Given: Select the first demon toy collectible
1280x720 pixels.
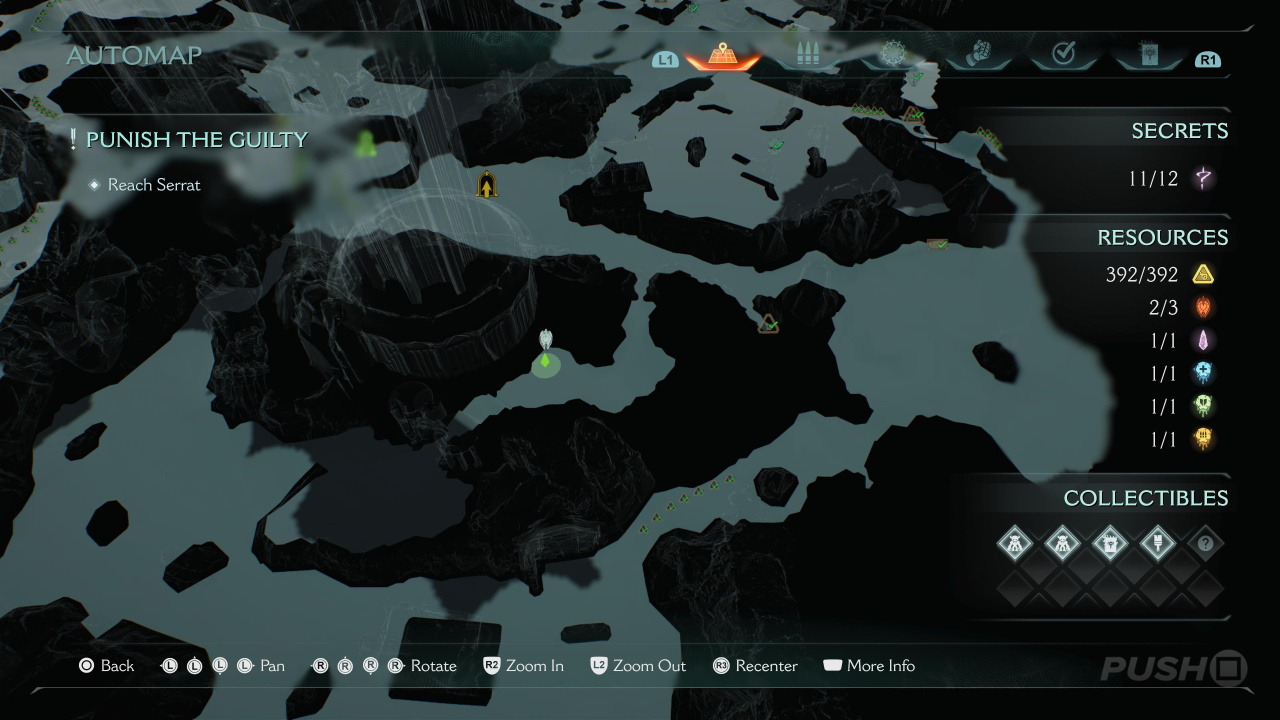Looking at the screenshot, I should [1015, 544].
